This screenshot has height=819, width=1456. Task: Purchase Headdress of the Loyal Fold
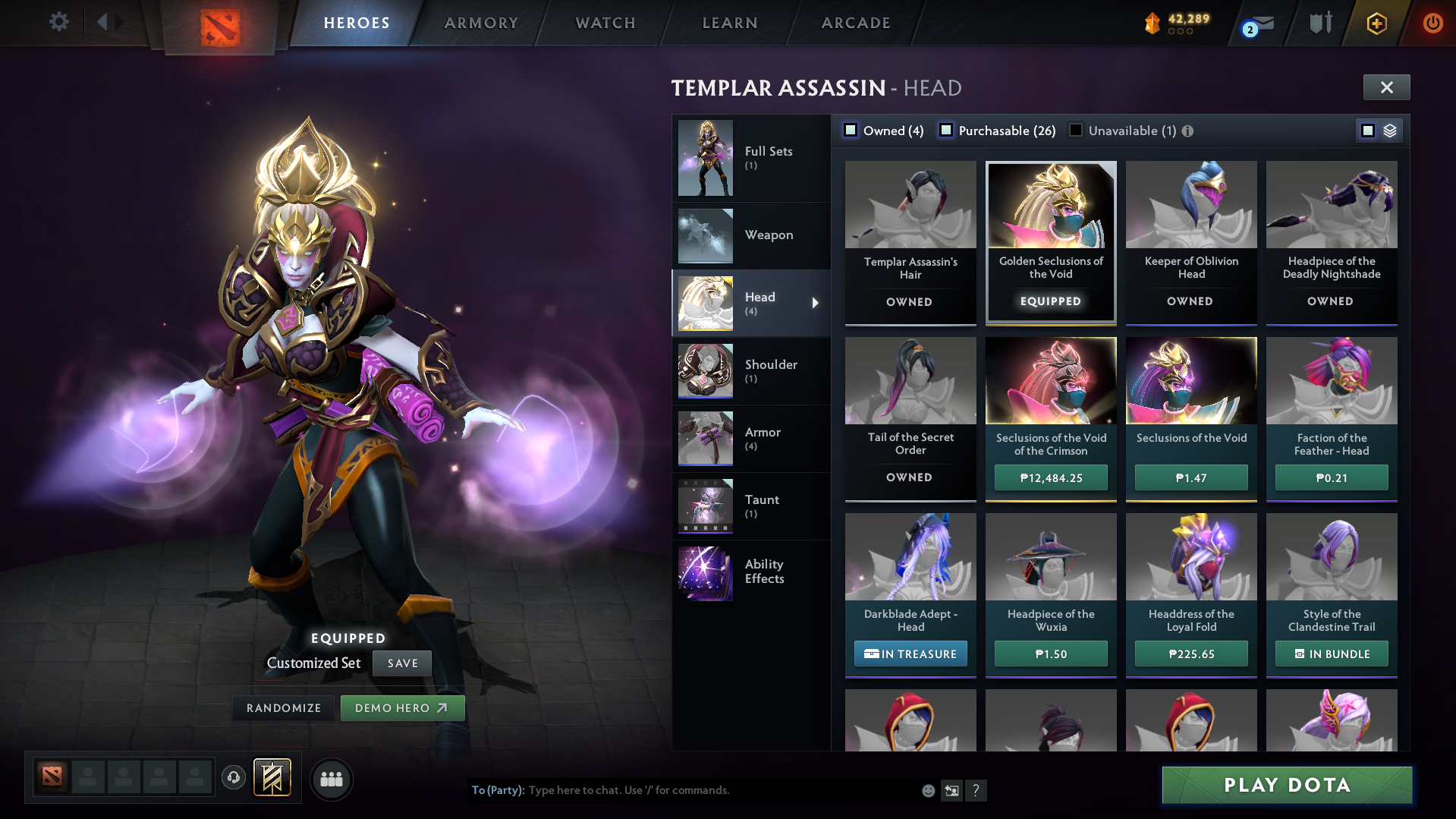1190,654
